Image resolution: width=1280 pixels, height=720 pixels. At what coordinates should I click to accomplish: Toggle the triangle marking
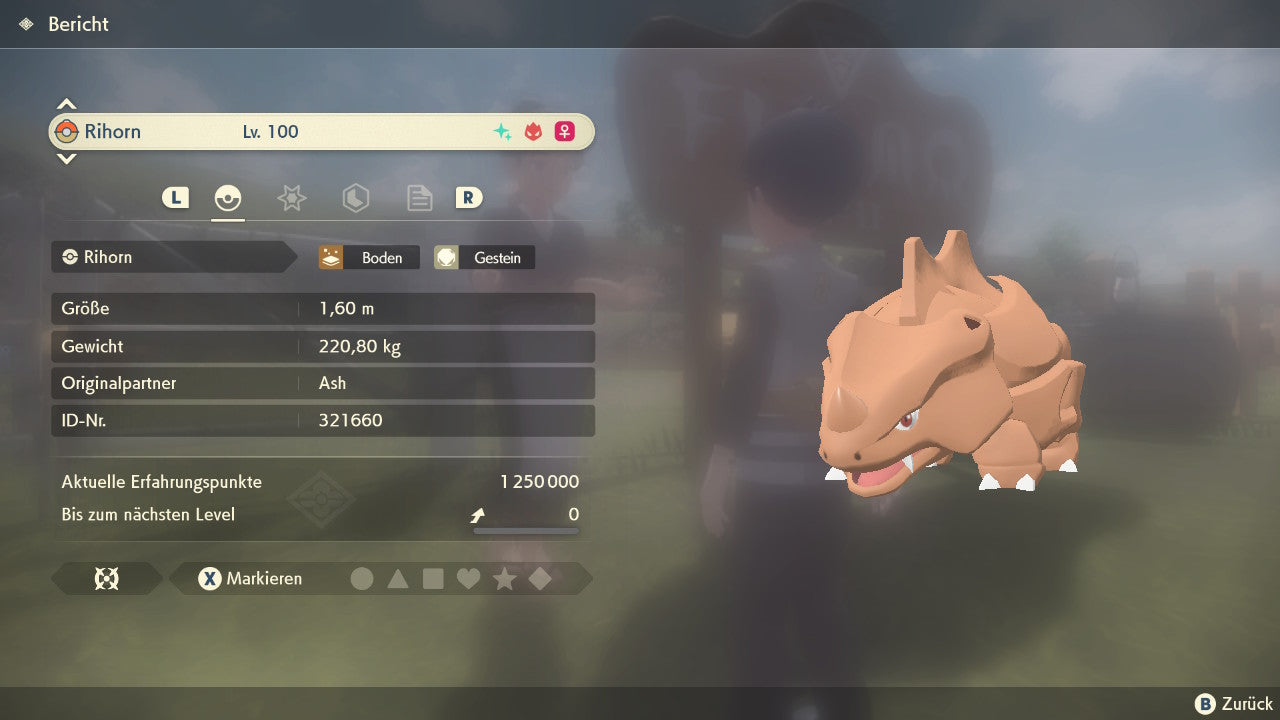click(398, 579)
